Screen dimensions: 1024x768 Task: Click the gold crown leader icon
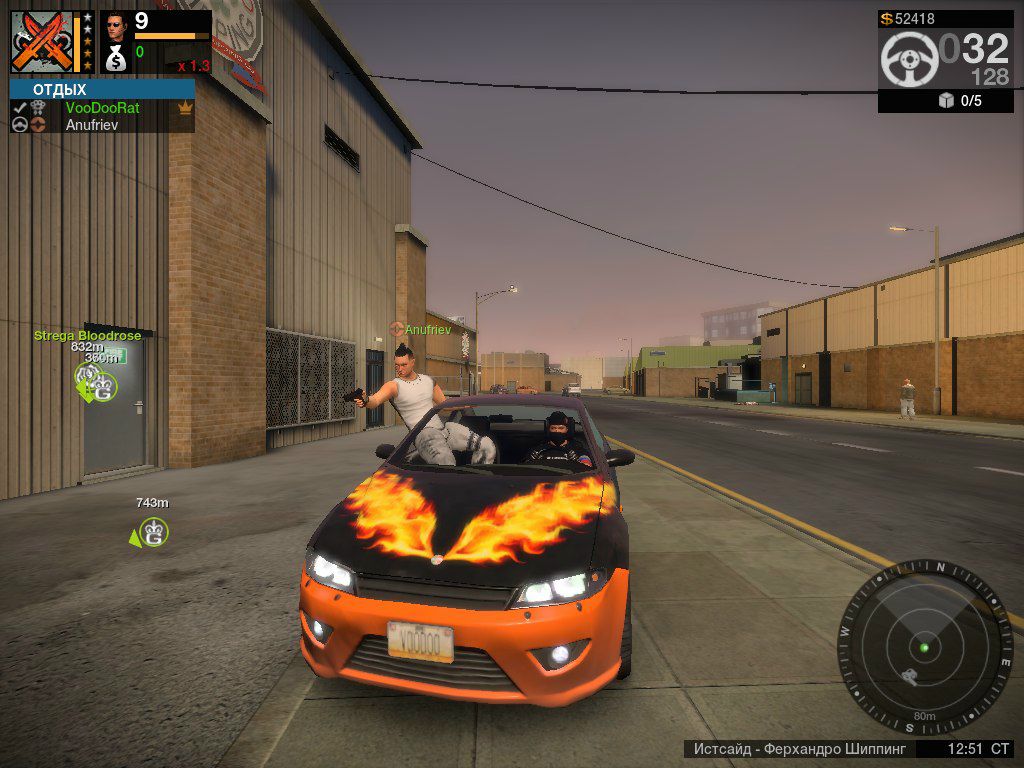pyautogui.click(x=184, y=107)
